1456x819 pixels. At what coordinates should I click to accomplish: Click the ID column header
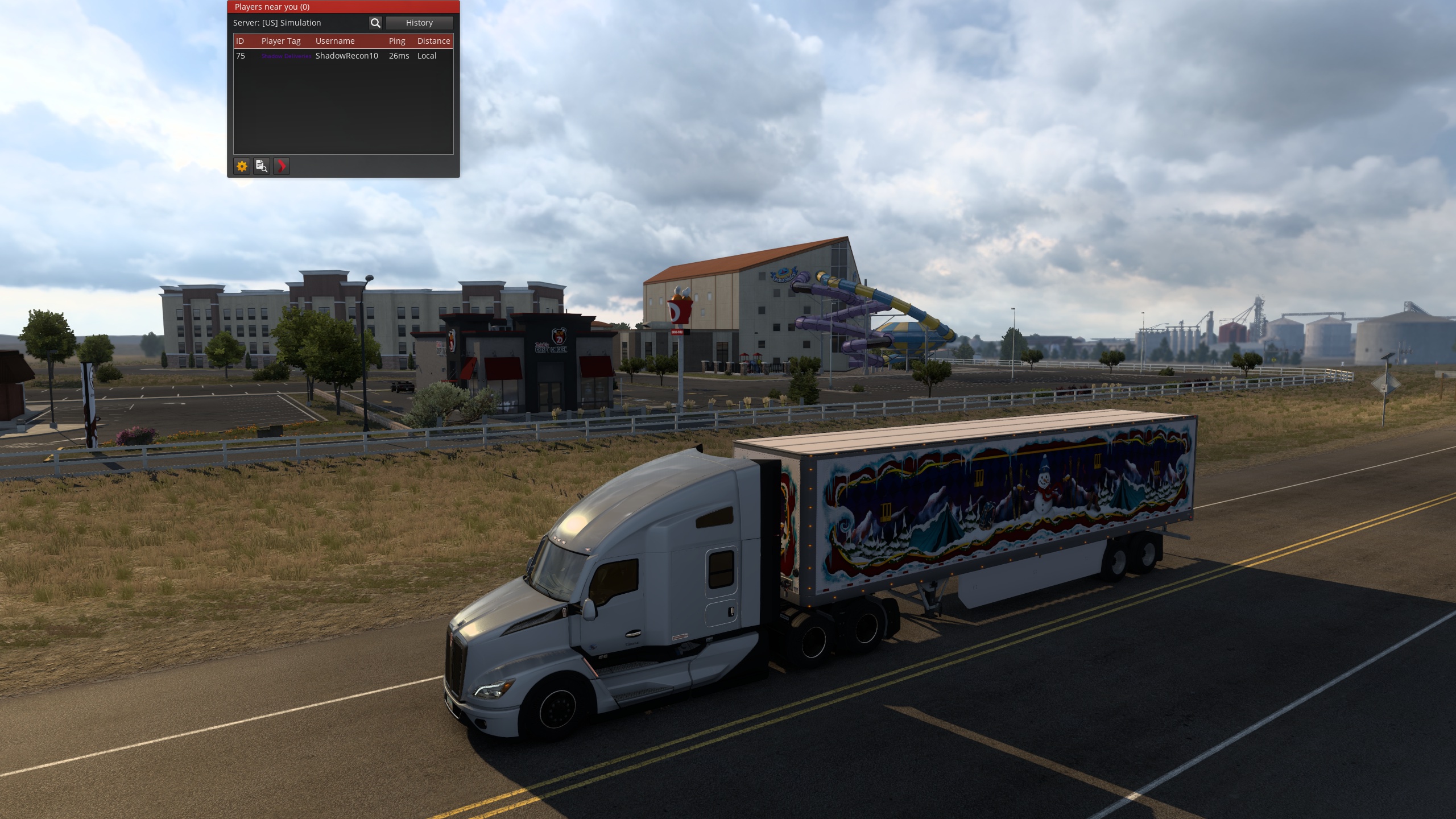click(x=240, y=41)
